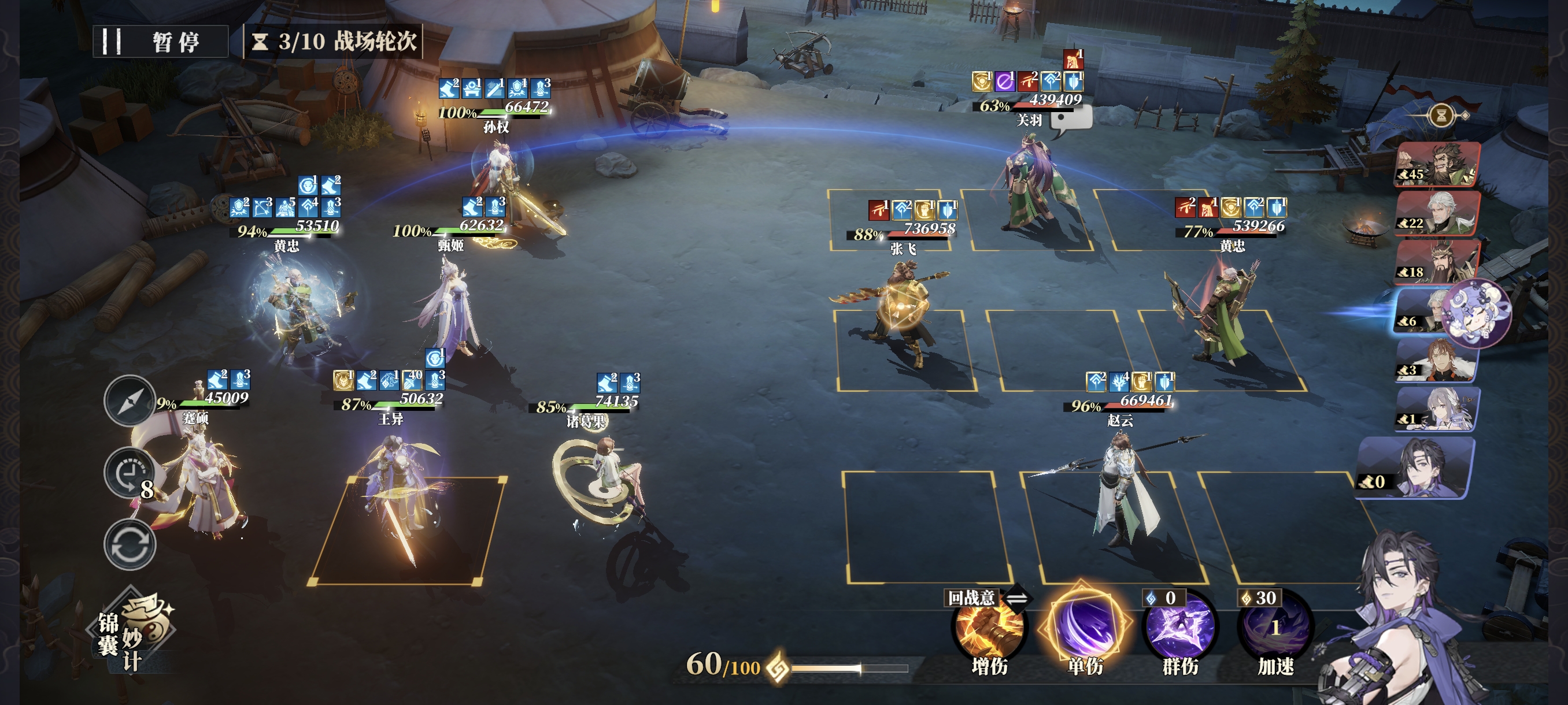
Task: Choose turn-order portrait with speed 1
Action: coord(1437,409)
